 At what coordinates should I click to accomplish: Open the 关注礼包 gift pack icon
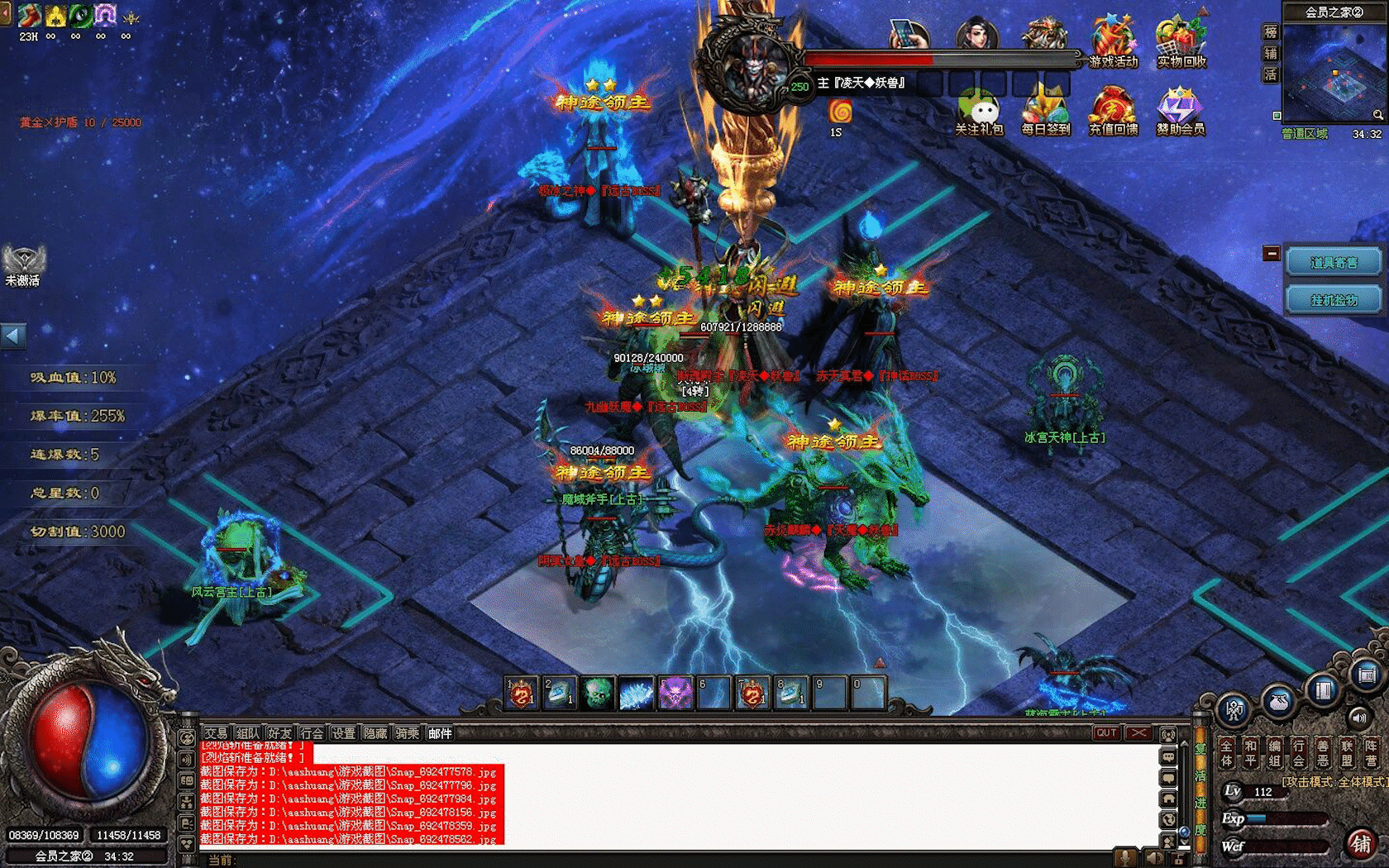click(979, 110)
